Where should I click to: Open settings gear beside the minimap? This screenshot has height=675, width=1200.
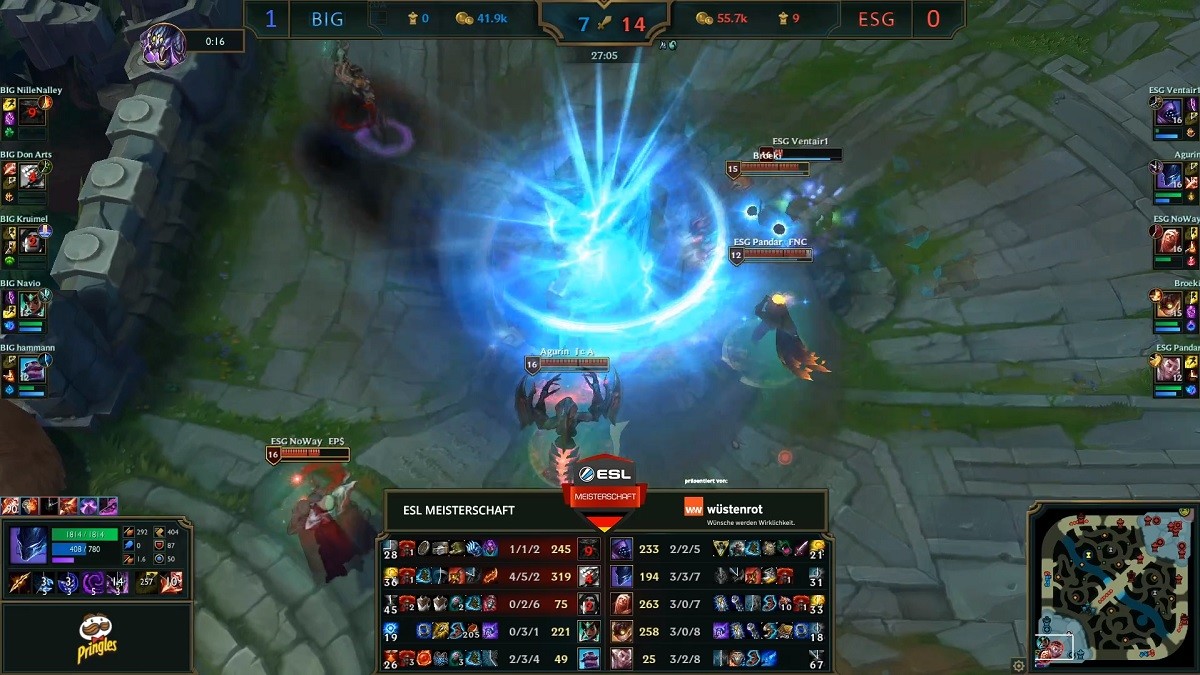1018,664
